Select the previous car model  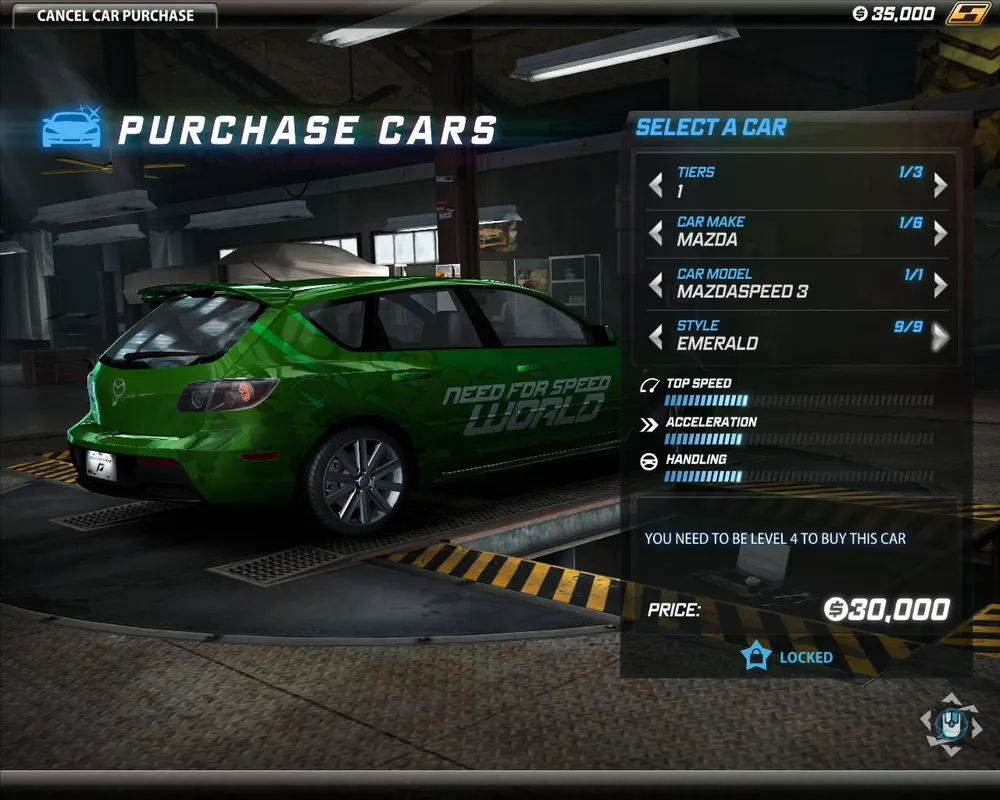click(x=656, y=286)
